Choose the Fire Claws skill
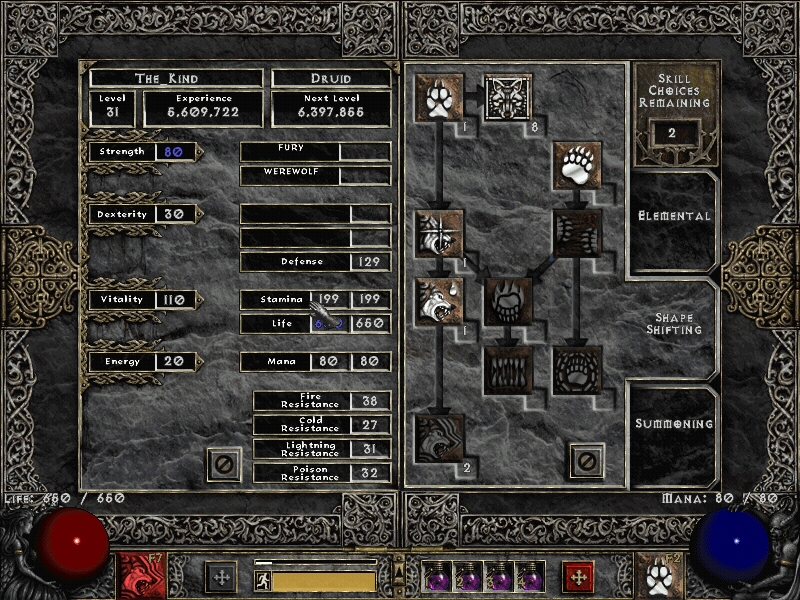The width and height of the screenshot is (800, 600). (508, 302)
